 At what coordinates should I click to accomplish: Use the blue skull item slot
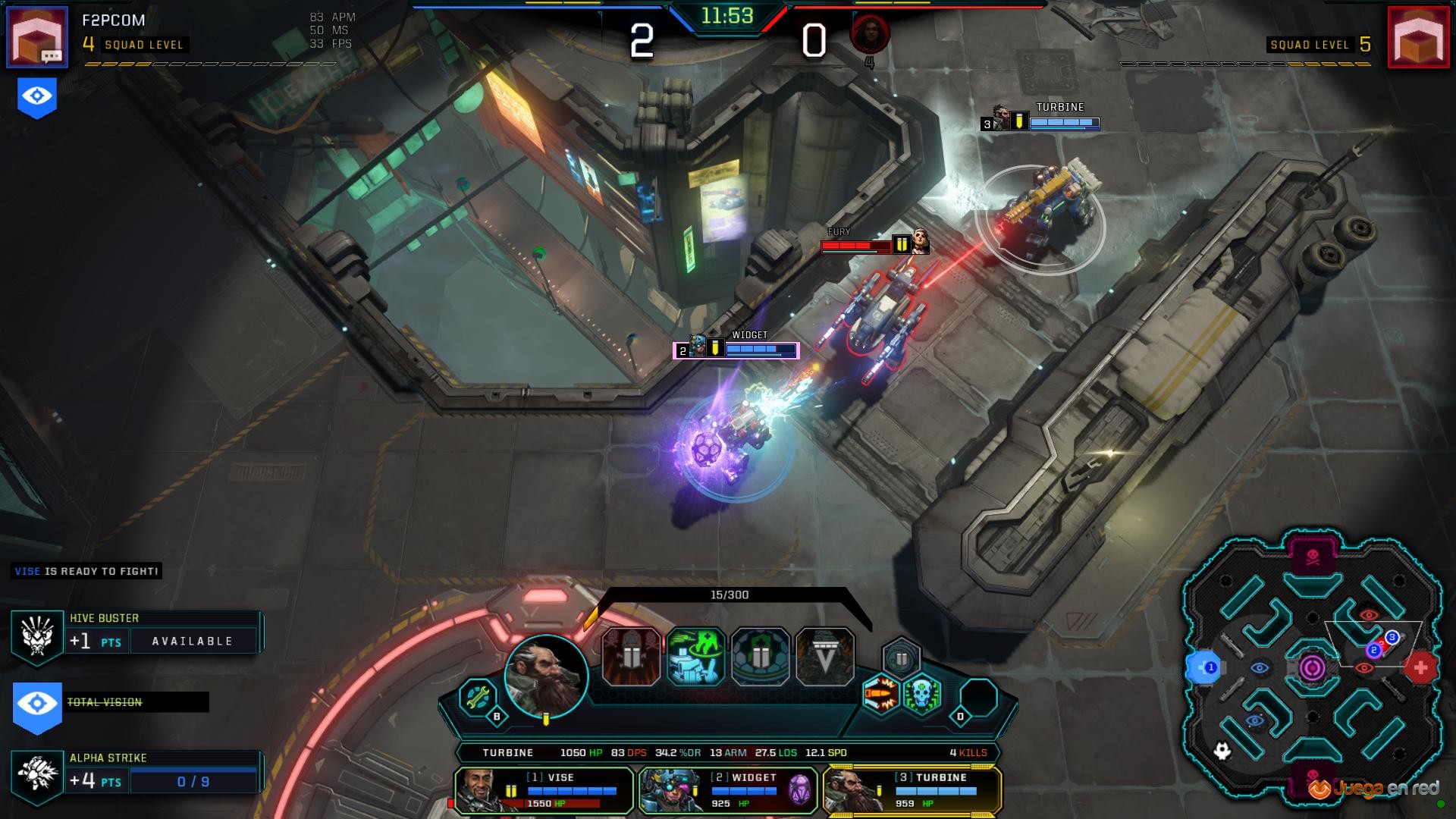[x=922, y=694]
